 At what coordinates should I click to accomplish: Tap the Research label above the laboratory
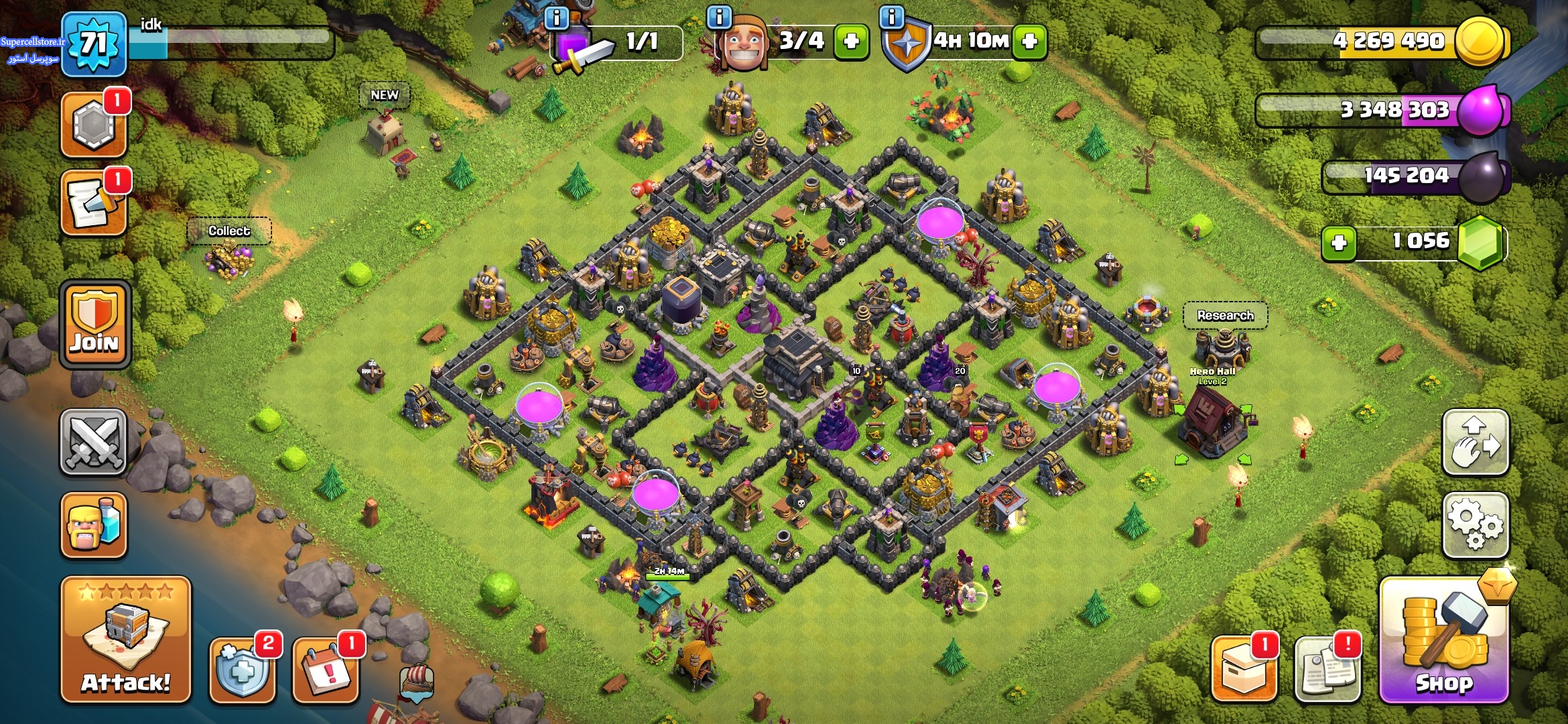tap(1225, 316)
